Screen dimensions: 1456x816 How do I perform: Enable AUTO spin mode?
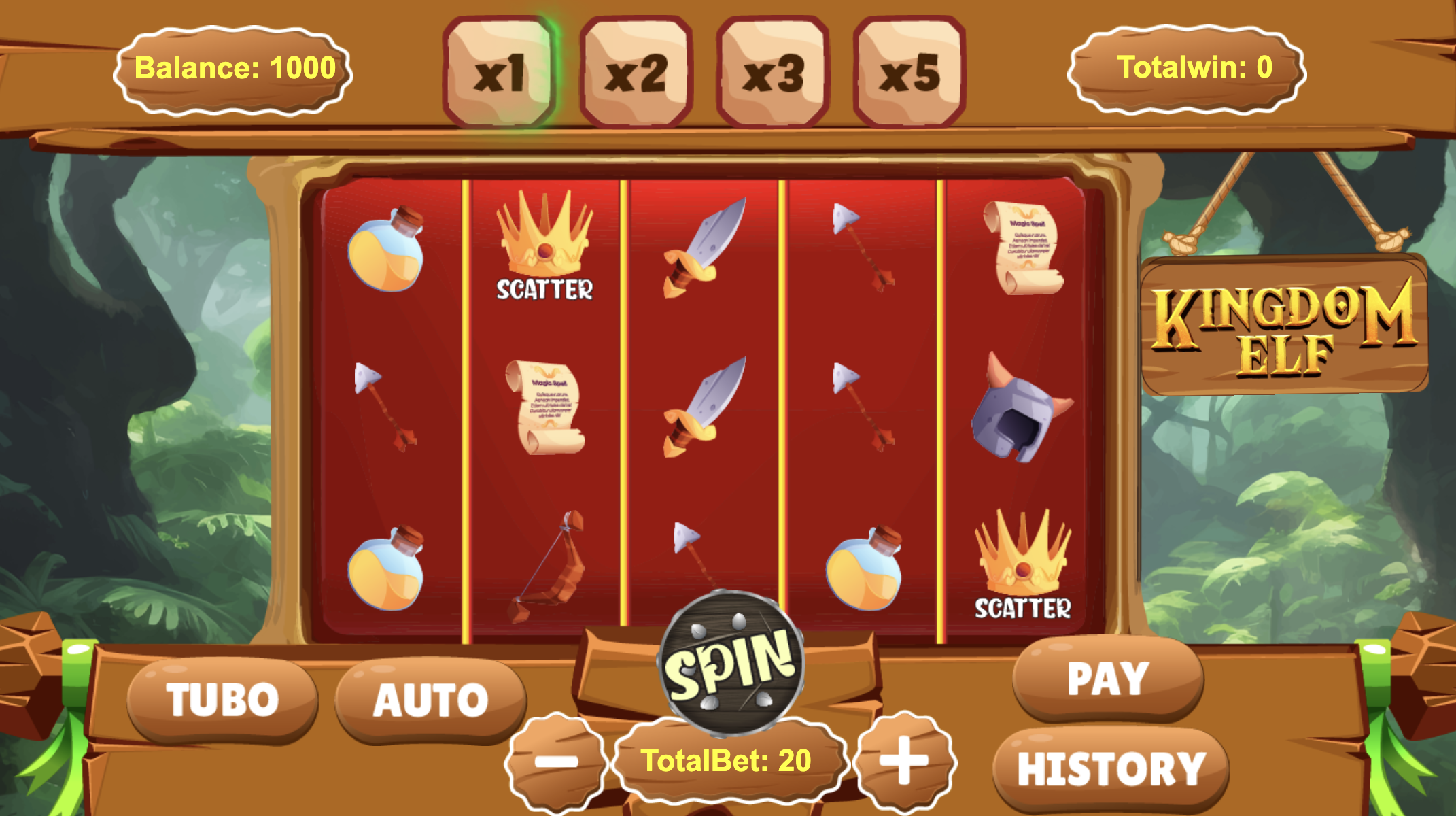(x=430, y=699)
